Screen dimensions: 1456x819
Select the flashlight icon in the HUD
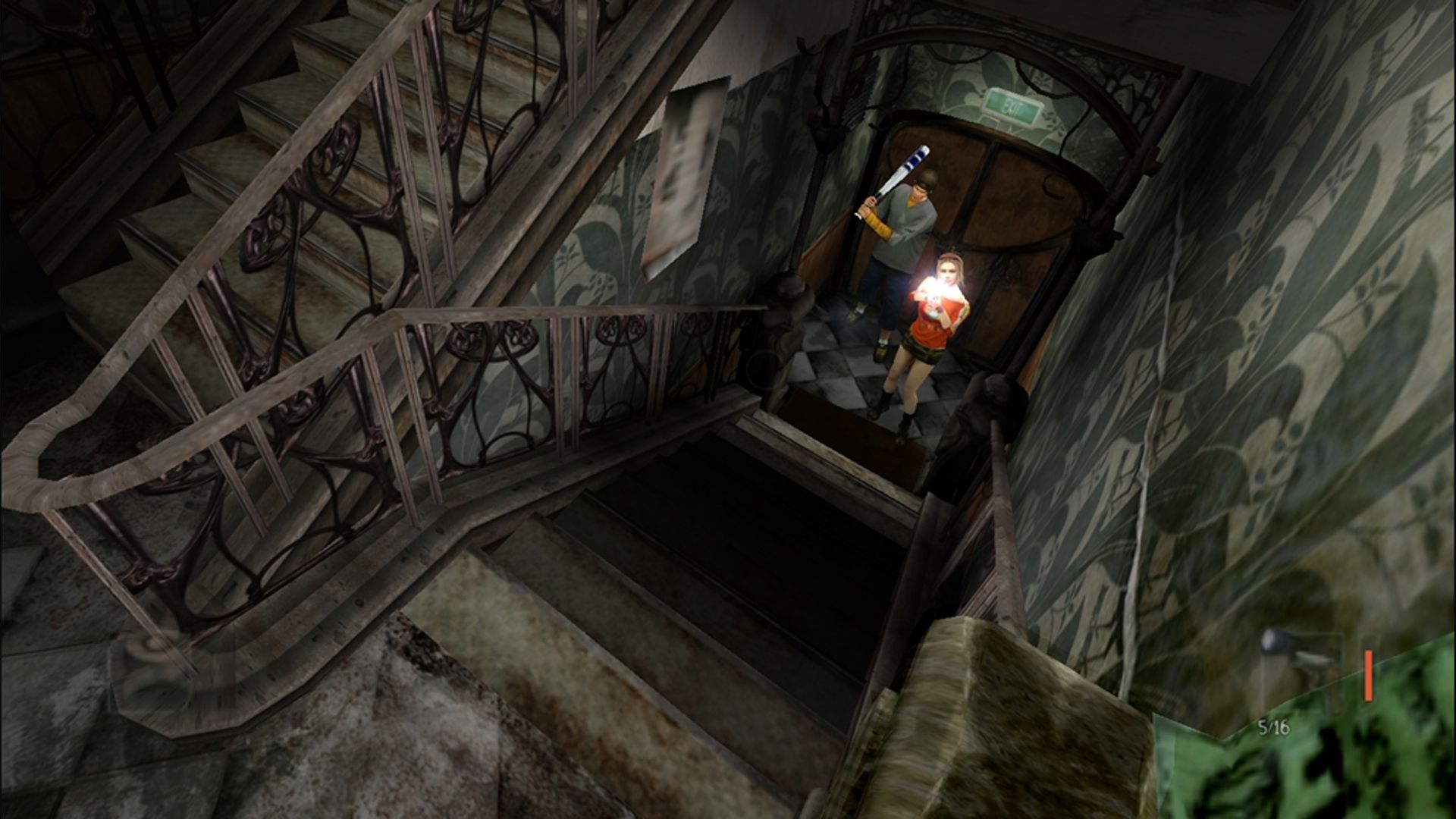(1273, 641)
